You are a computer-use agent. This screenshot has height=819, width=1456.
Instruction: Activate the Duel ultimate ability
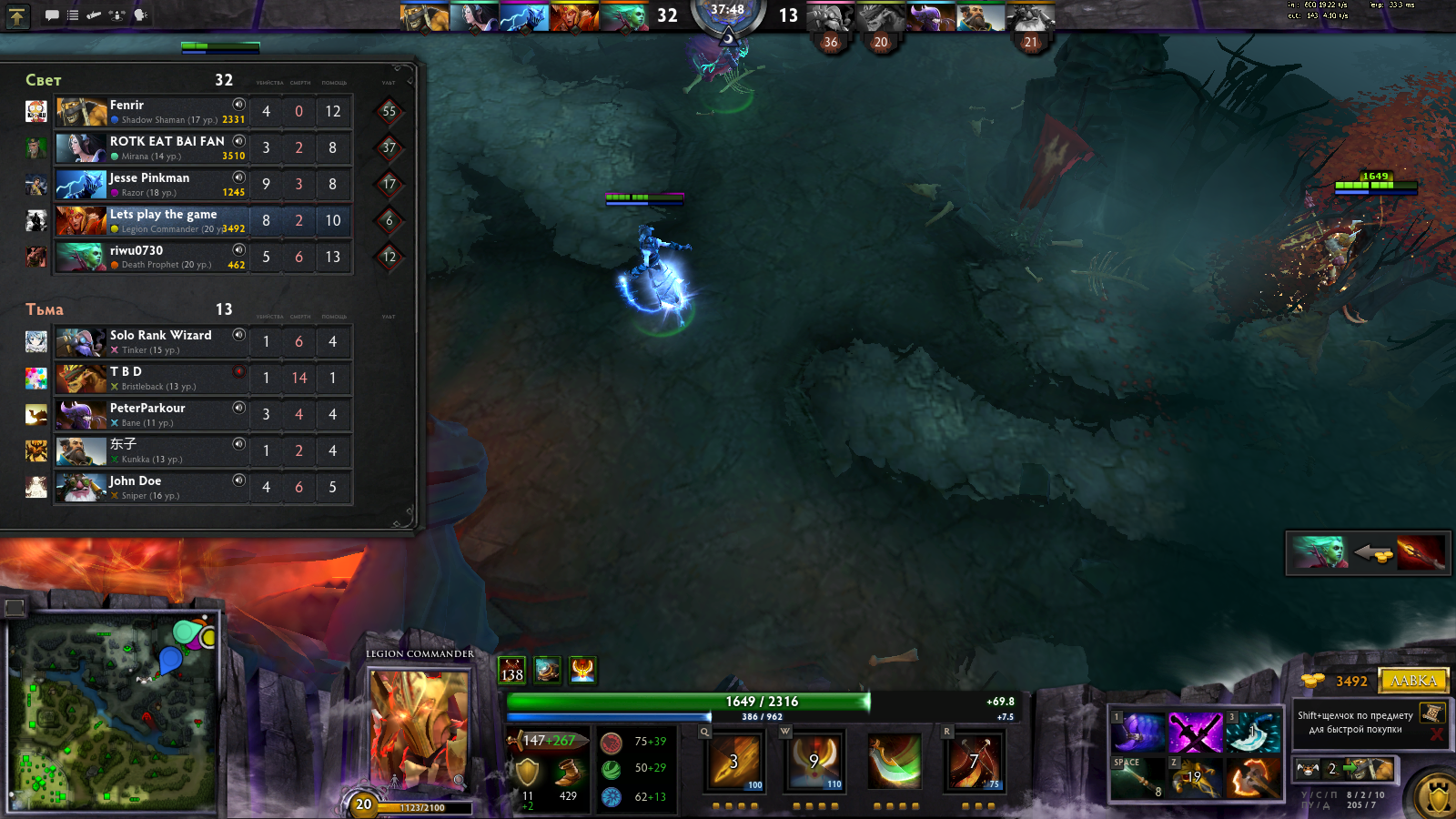(x=973, y=761)
